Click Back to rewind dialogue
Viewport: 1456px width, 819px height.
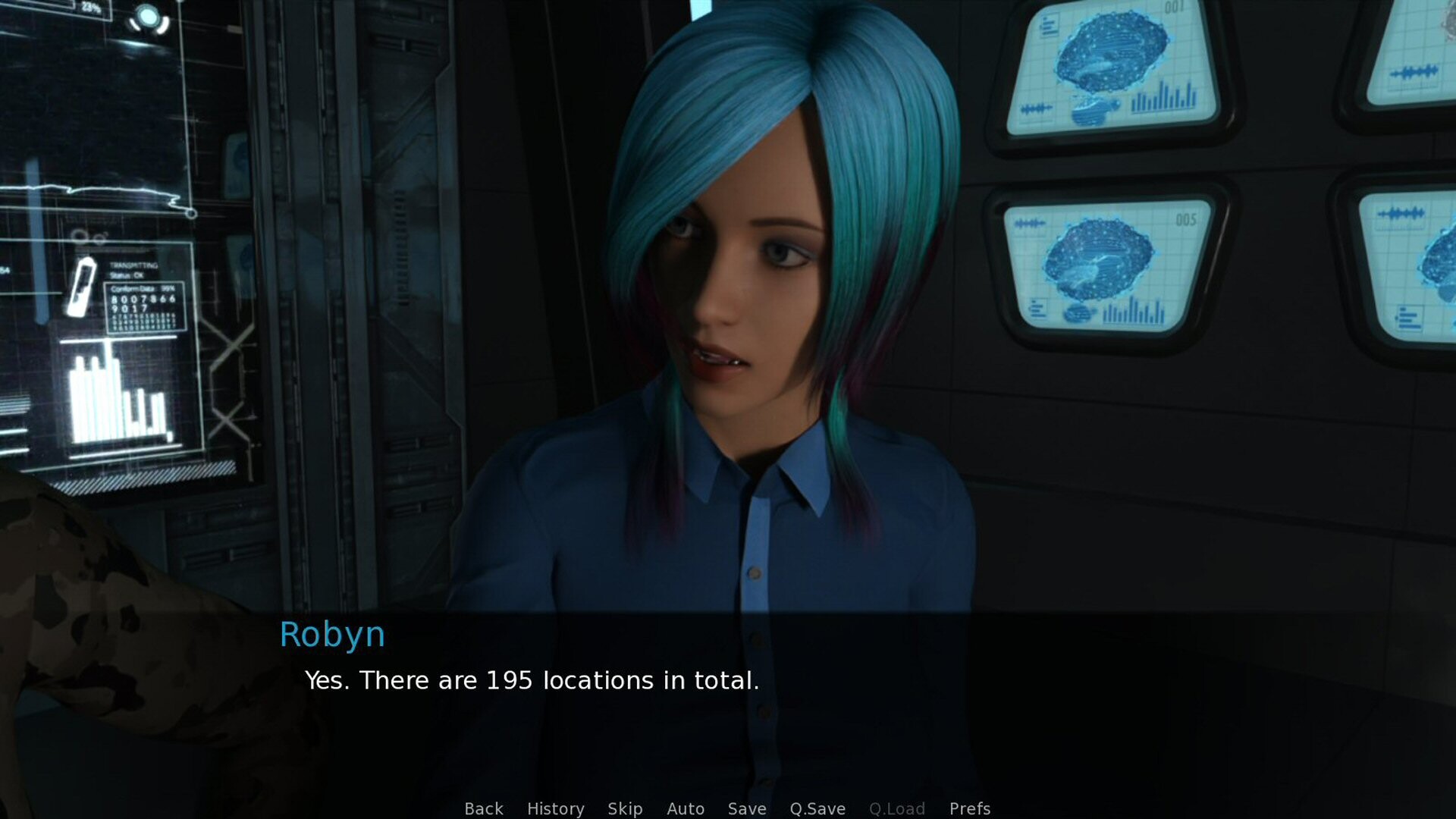[483, 808]
